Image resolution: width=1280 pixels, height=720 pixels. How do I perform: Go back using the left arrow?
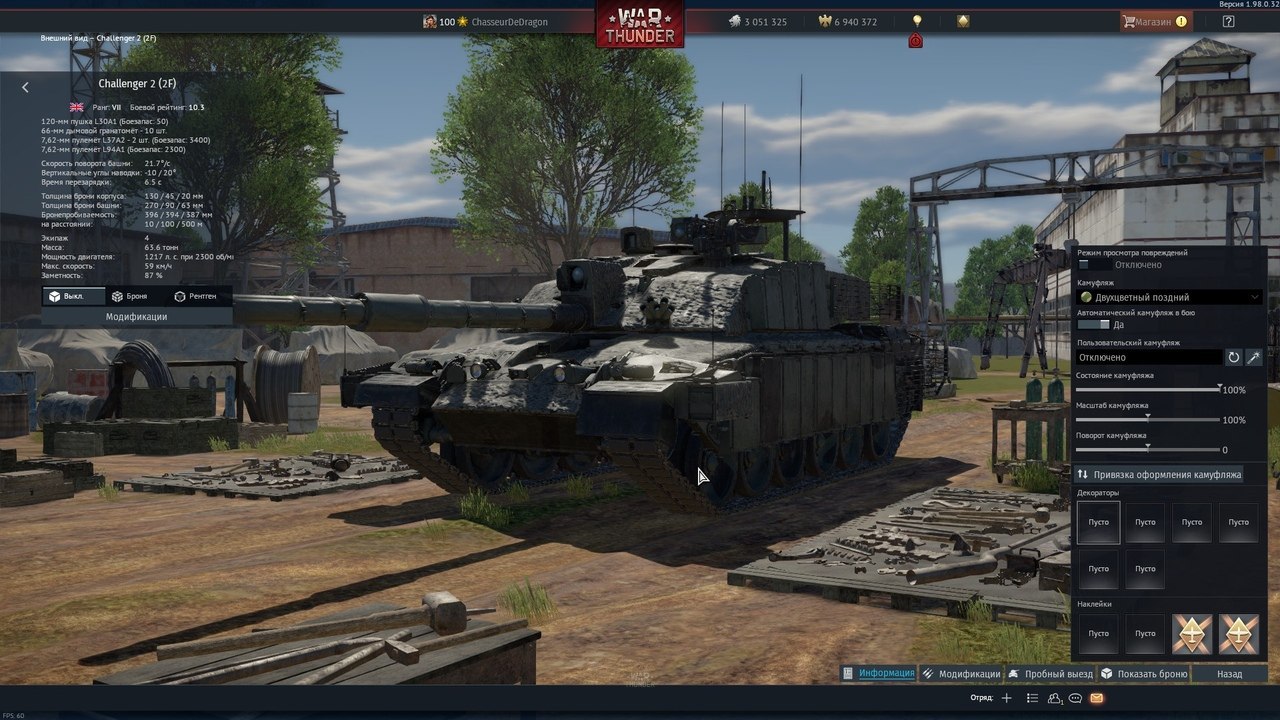pyautogui.click(x=25, y=87)
